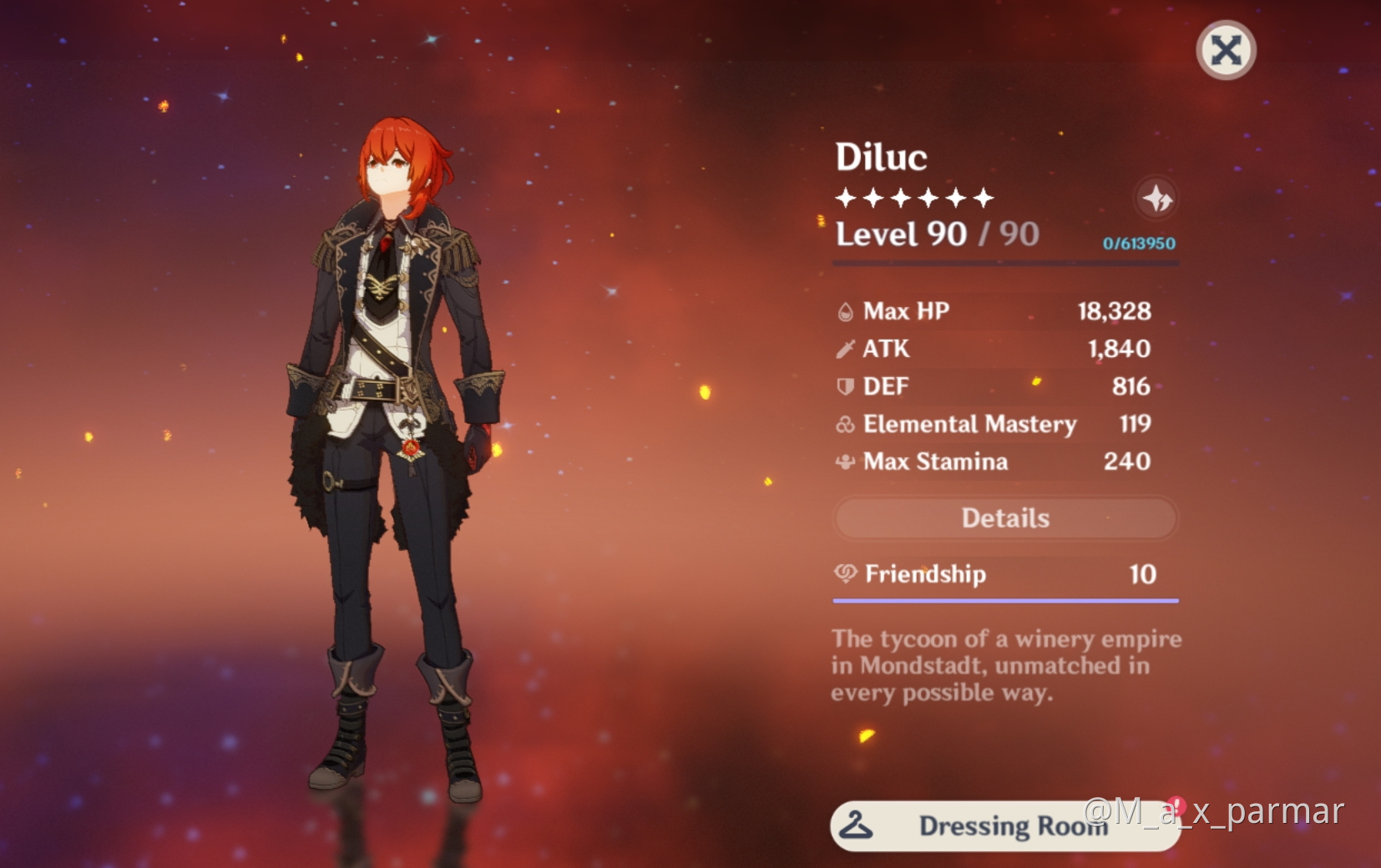Click the clothes hanger icon on Dressing Room button
Screen dimensions: 1381x868
[855, 825]
